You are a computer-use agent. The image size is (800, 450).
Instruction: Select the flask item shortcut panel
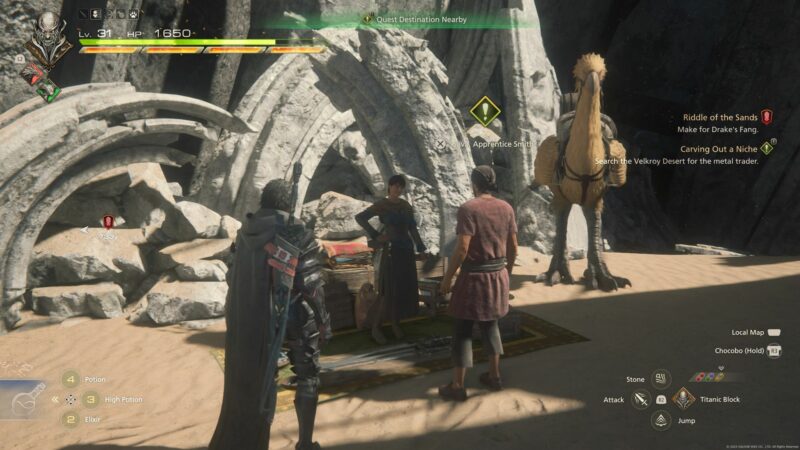[24, 401]
